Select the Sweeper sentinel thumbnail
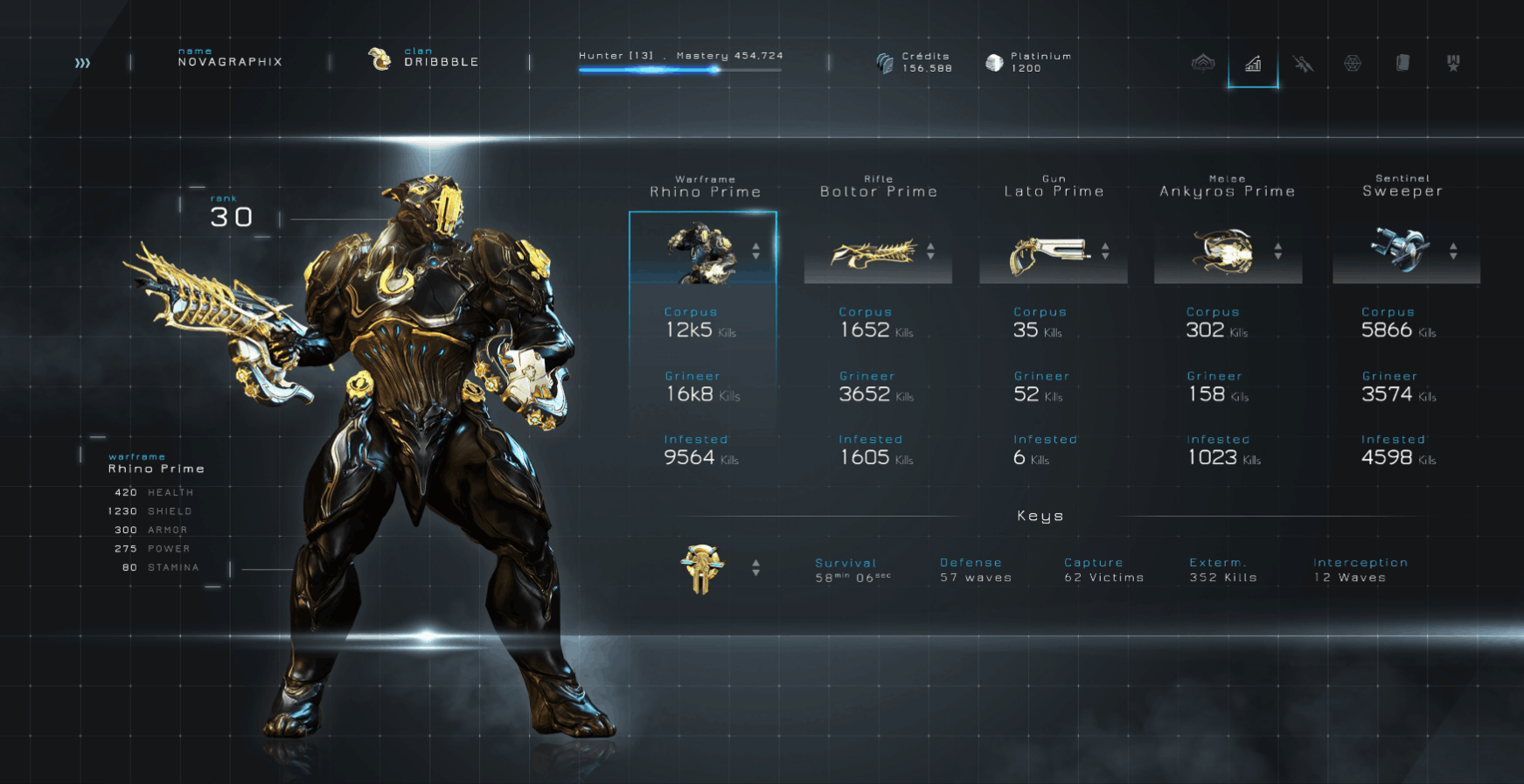This screenshot has width=1524, height=784. coord(1399,250)
